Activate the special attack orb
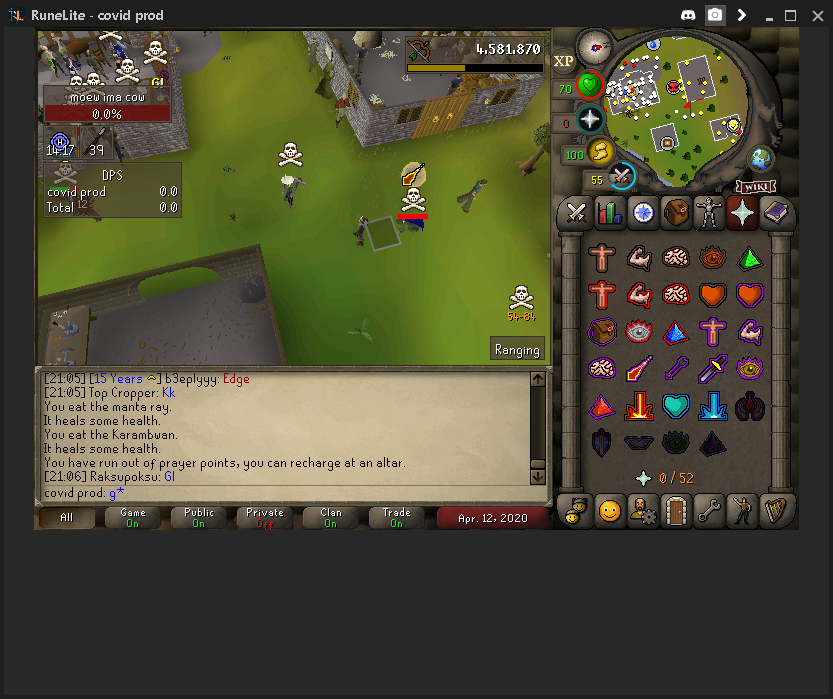Screen dimensions: 833x699 (x=622, y=177)
